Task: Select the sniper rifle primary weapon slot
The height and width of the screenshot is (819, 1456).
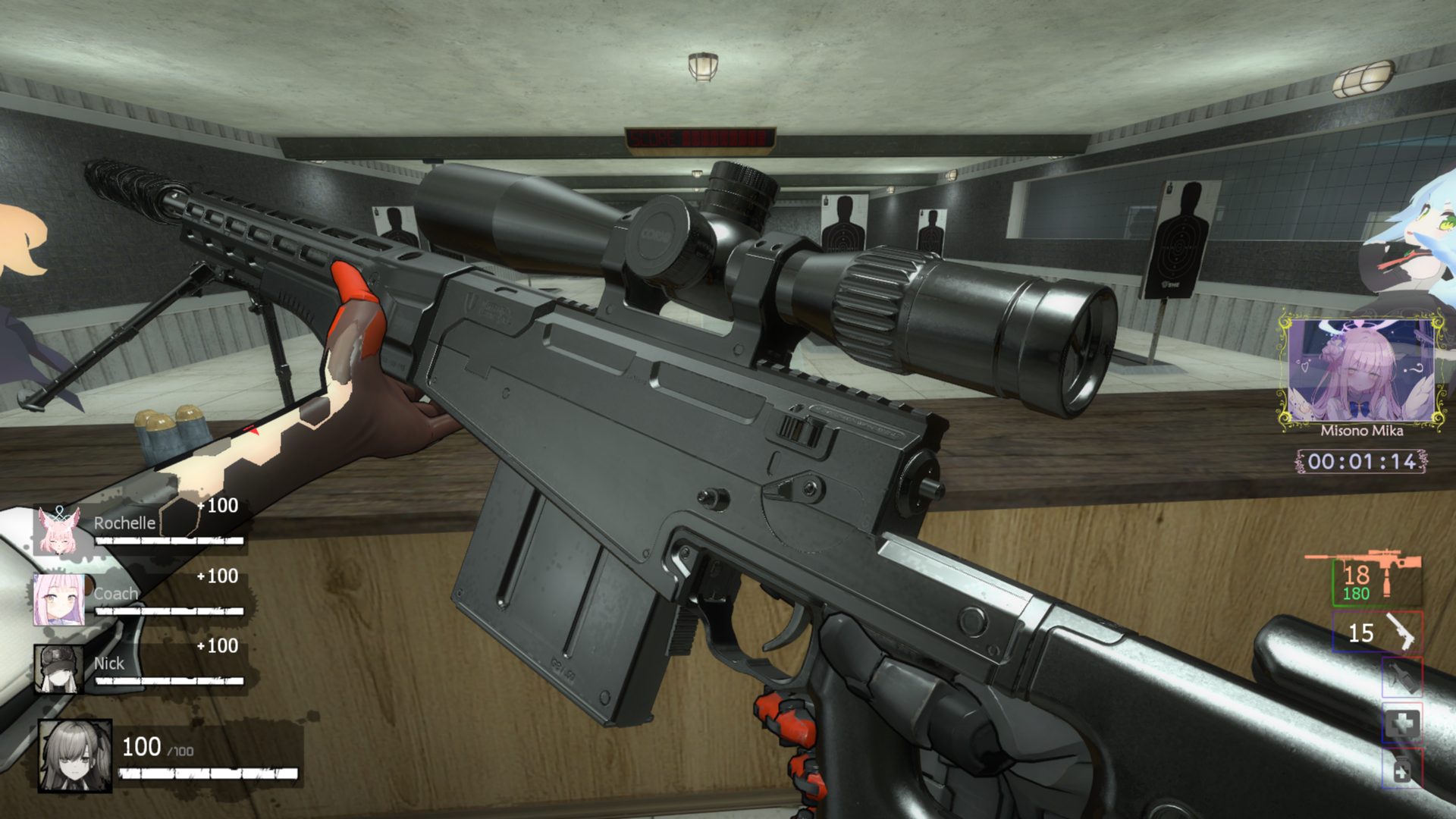Action: (1376, 580)
